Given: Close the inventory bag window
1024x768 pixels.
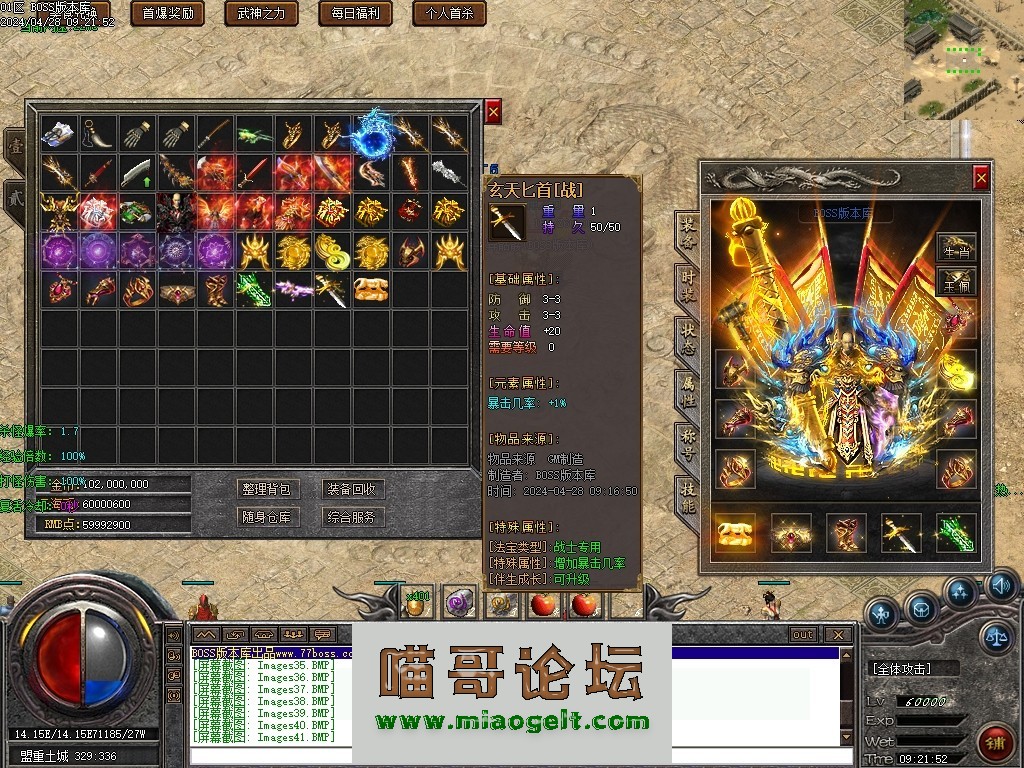Looking at the screenshot, I should pos(493,111).
